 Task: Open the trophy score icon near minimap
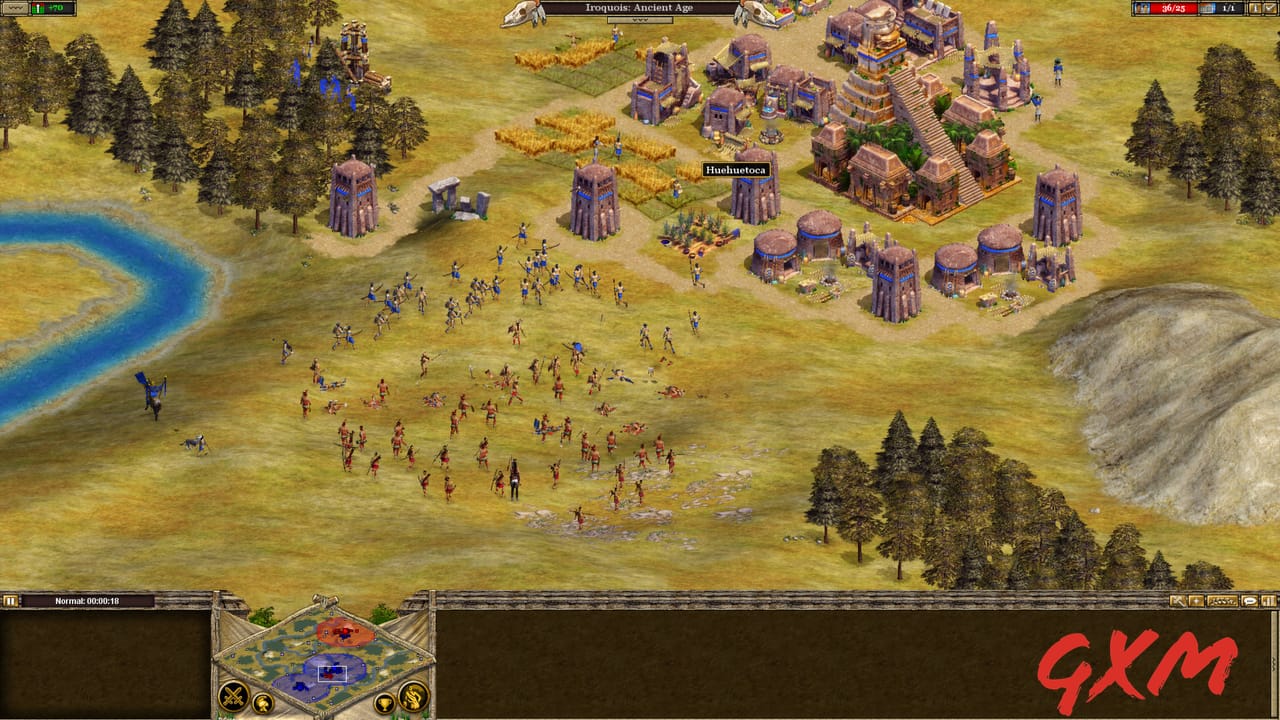pos(385,704)
